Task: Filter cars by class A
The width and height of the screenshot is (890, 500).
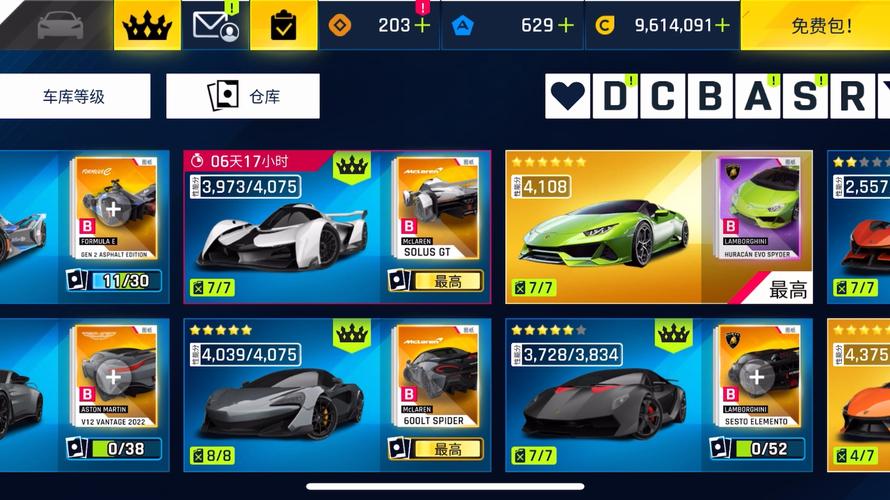Action: point(758,97)
